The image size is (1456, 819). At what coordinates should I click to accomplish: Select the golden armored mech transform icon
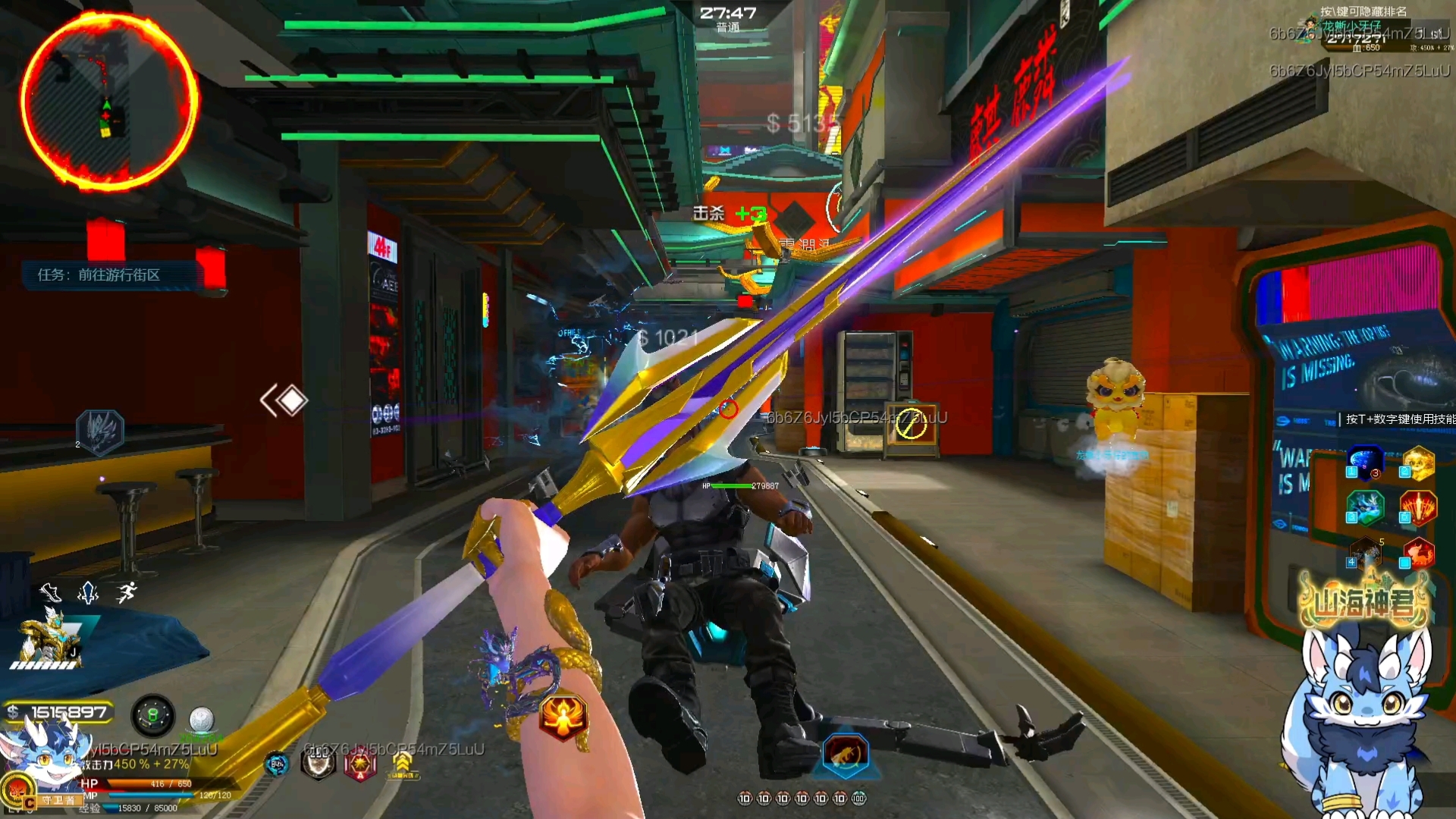click(x=47, y=639)
